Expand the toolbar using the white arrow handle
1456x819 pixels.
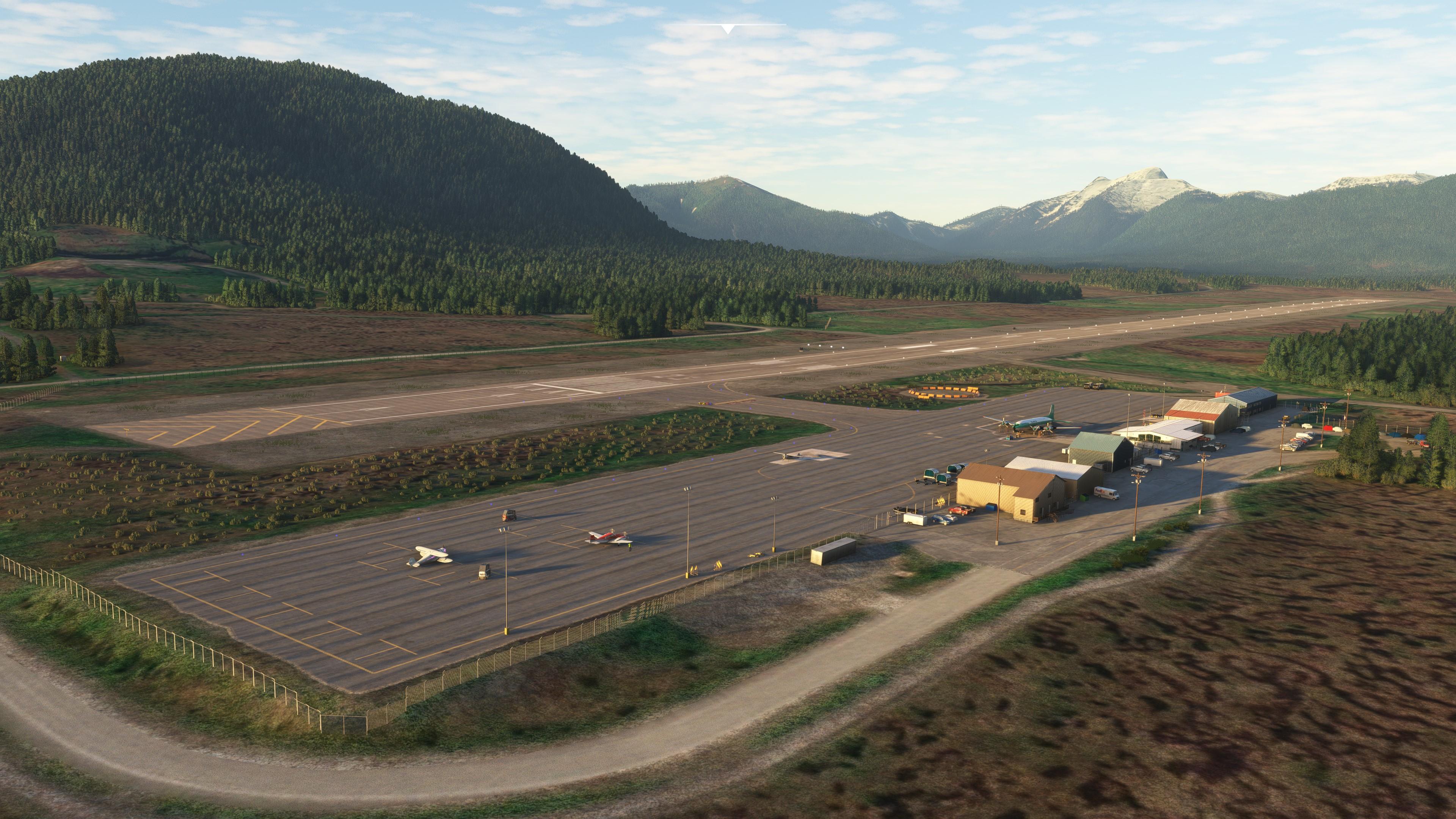(x=728, y=28)
